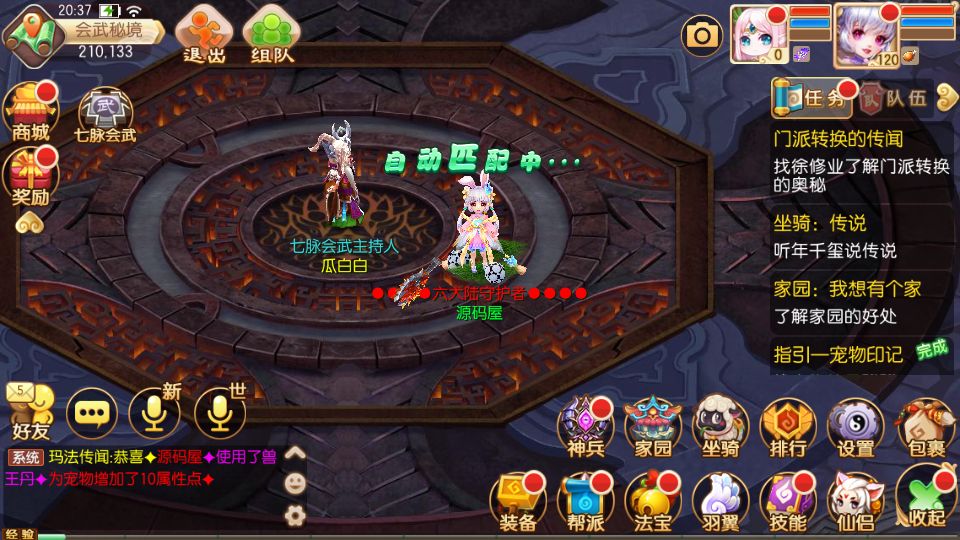The height and width of the screenshot is (540, 960).
Task: Open the 家园 home menu
Action: 653,427
